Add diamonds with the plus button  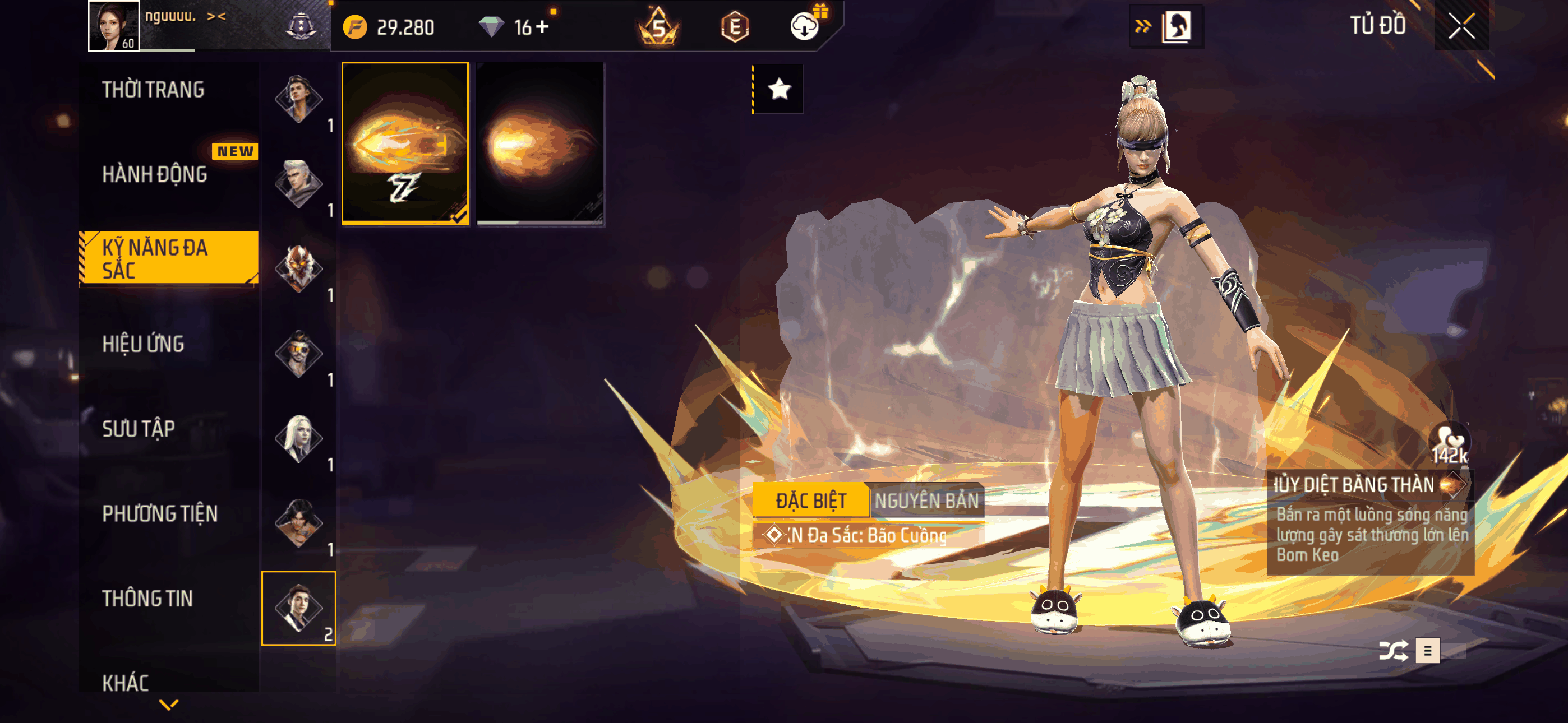pos(542,27)
